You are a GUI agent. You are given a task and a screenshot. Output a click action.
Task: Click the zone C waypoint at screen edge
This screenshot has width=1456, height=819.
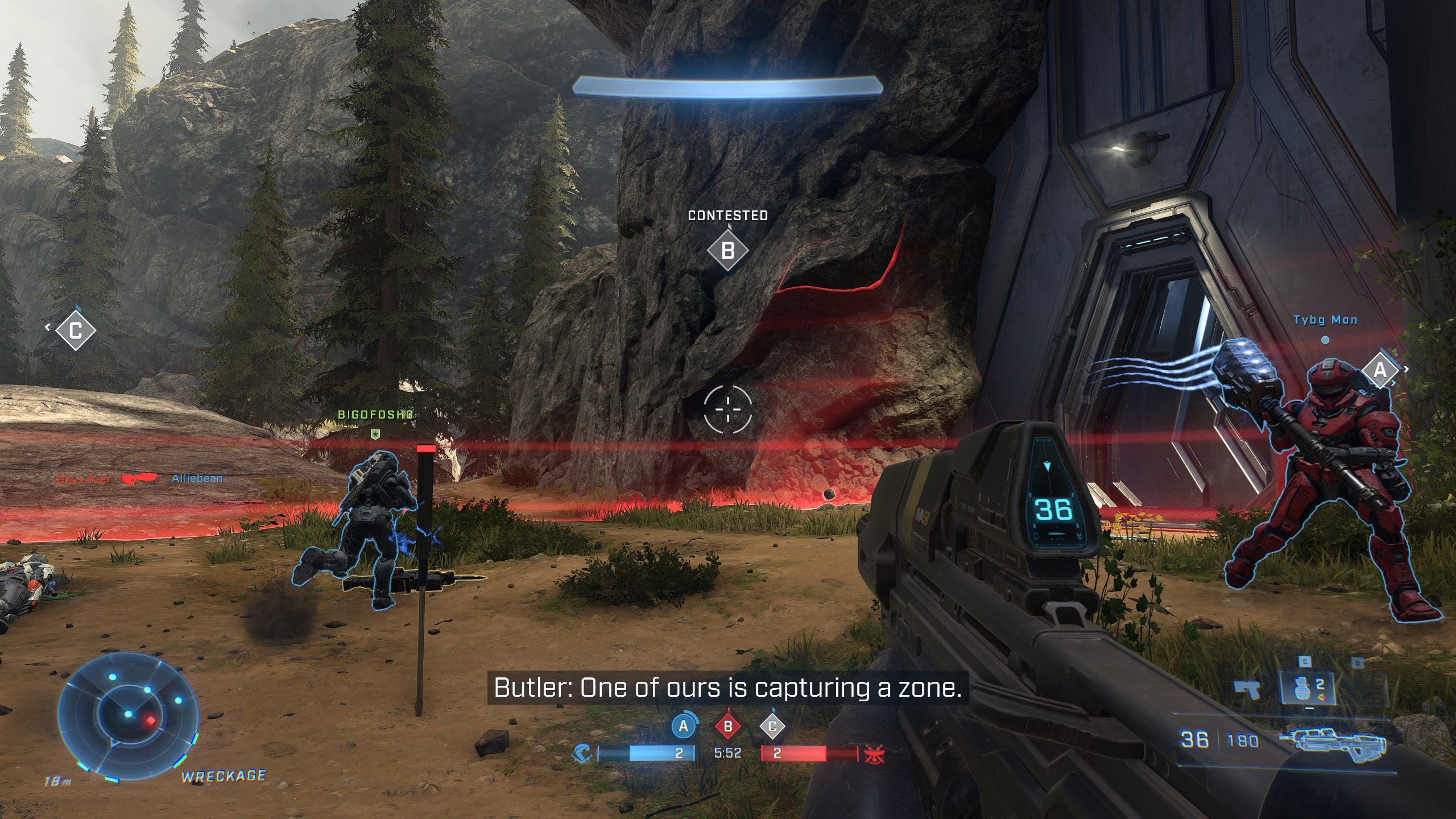click(x=75, y=330)
